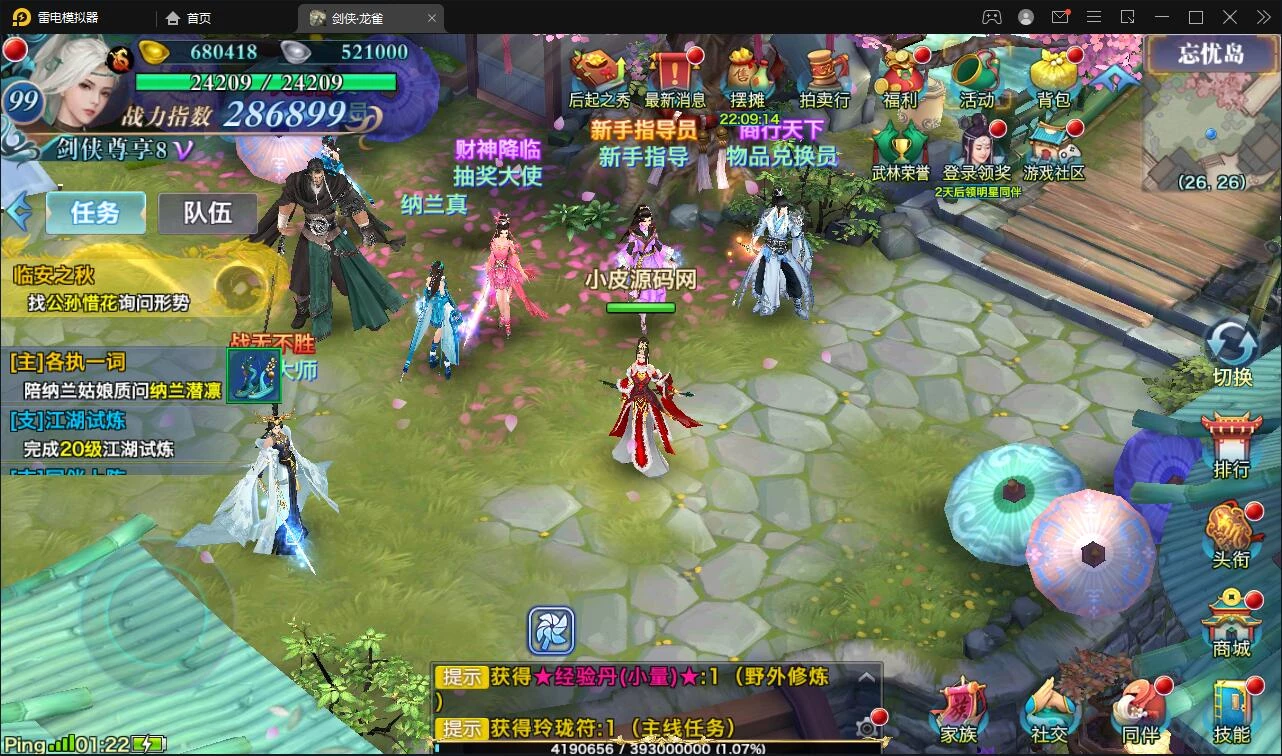
Task: Open the 家族 family menu
Action: click(958, 710)
